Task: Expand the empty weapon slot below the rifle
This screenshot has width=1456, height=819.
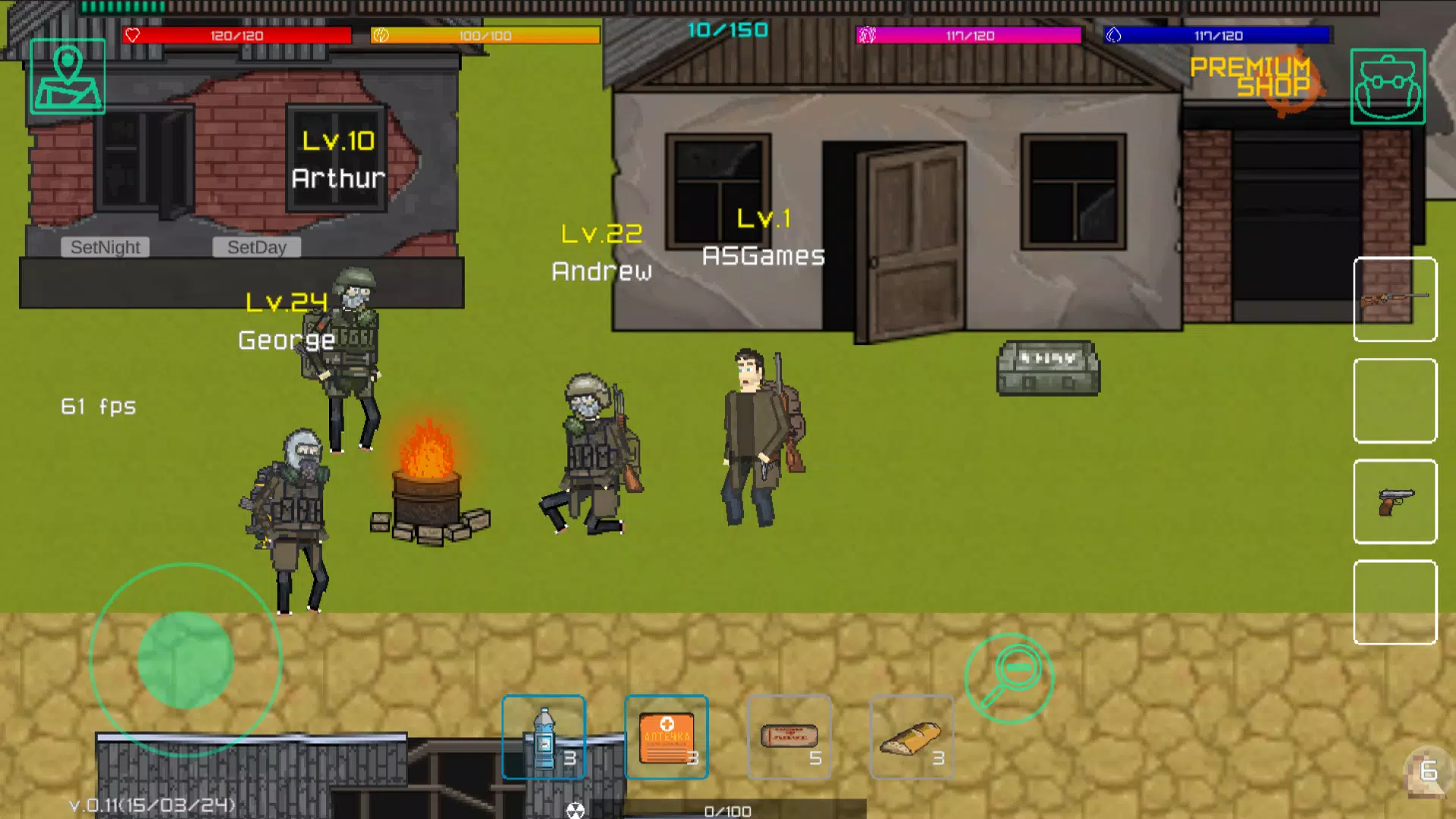Action: [1395, 401]
